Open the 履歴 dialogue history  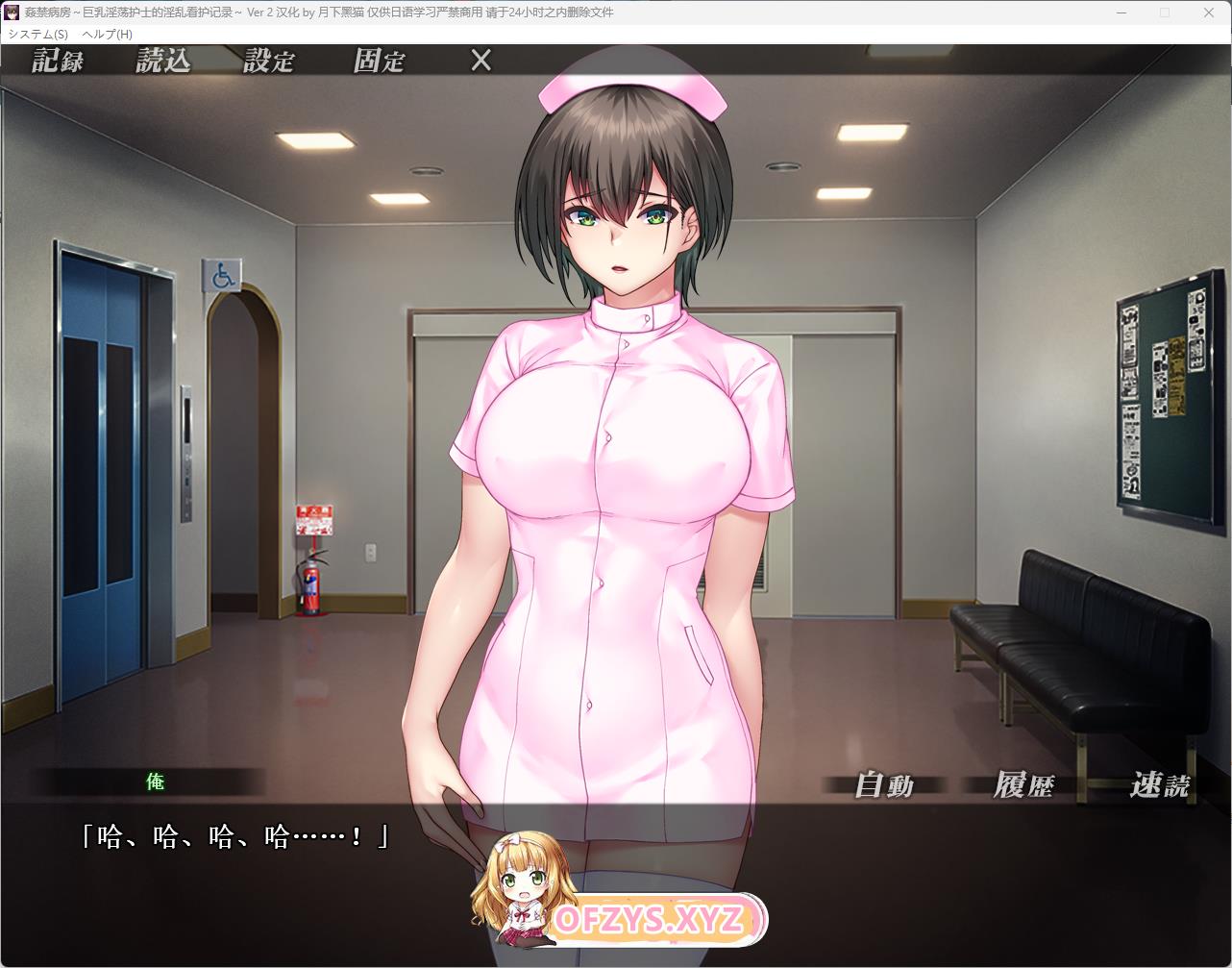pos(1023,785)
